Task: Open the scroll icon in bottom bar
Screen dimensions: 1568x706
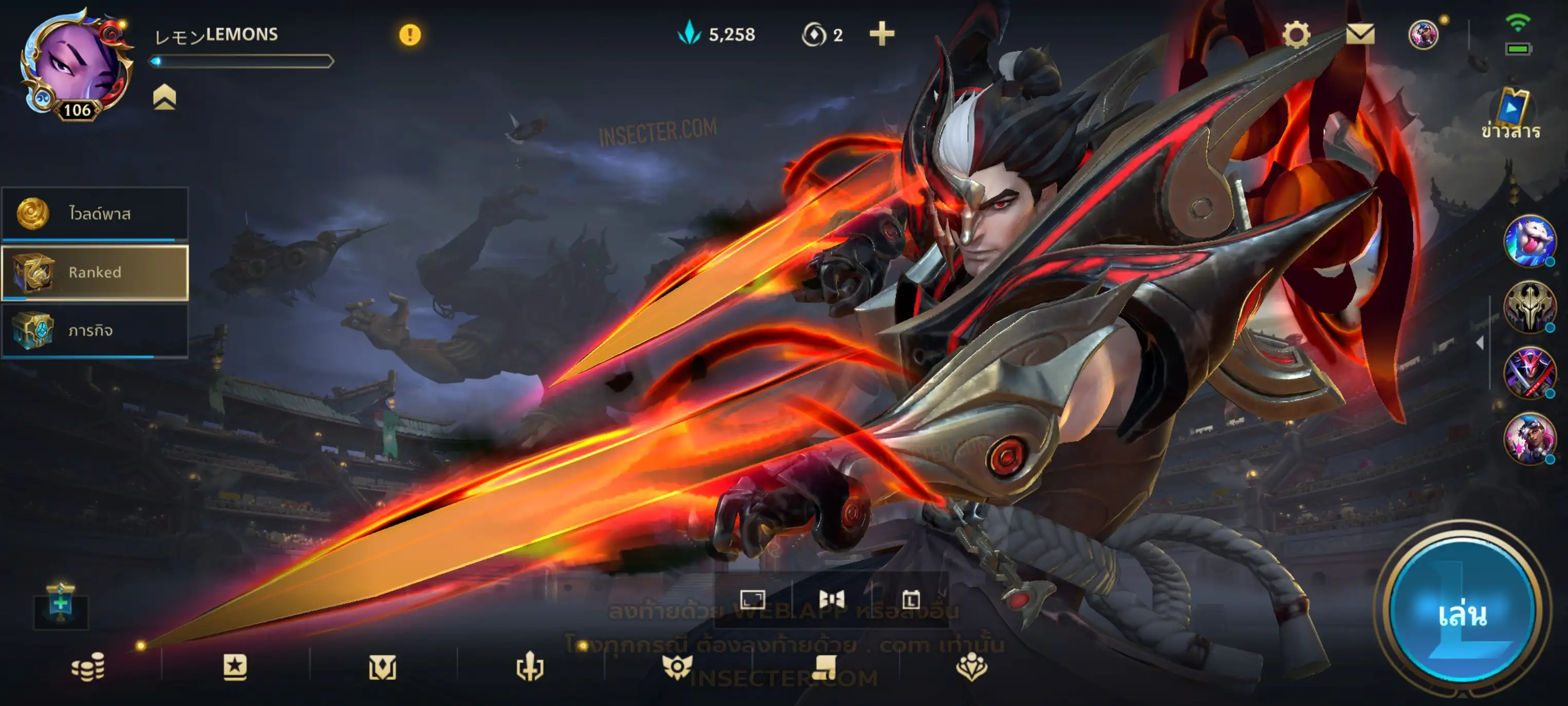Action: 824,667
